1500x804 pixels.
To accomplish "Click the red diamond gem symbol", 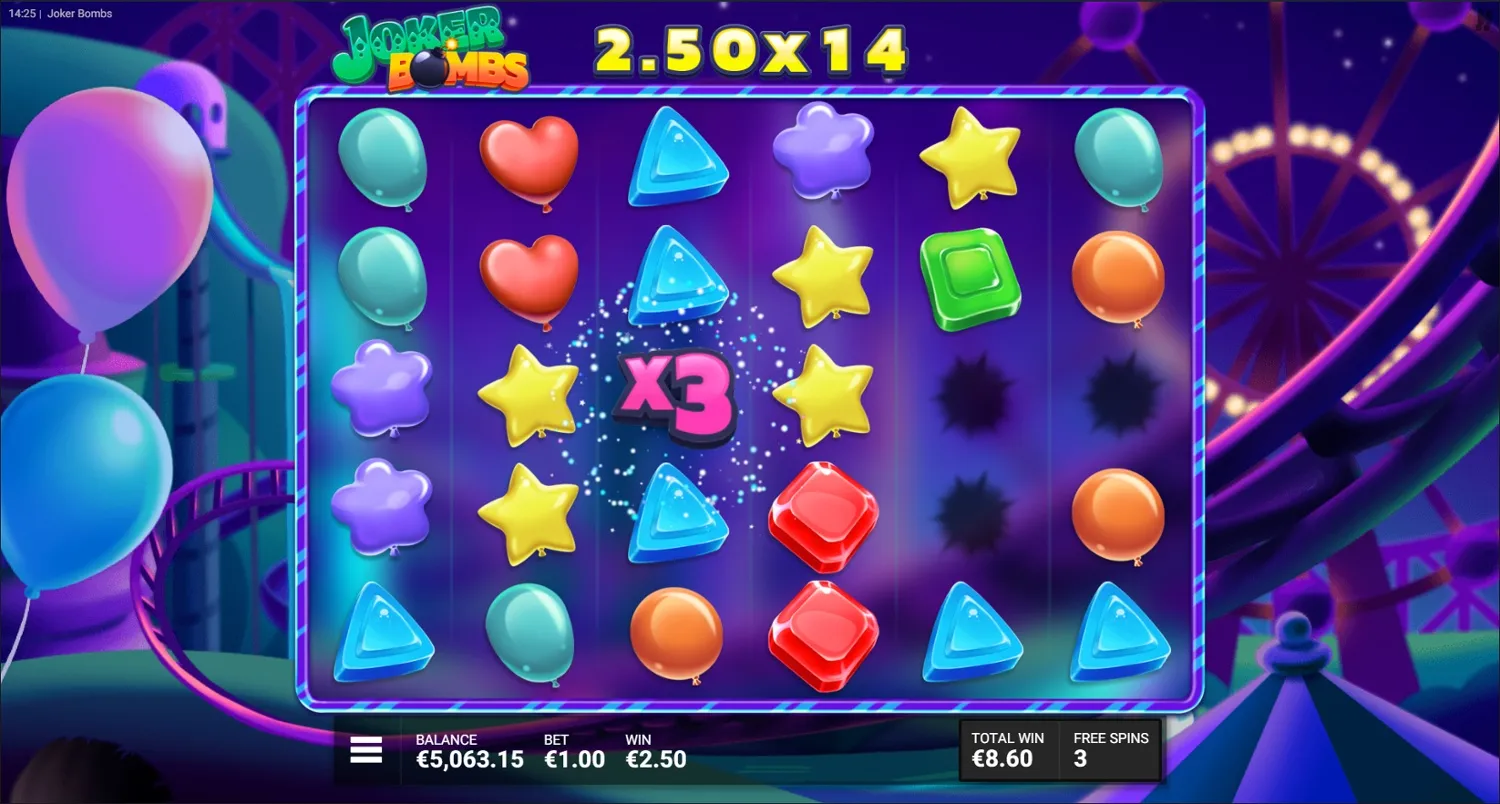I will [x=821, y=515].
